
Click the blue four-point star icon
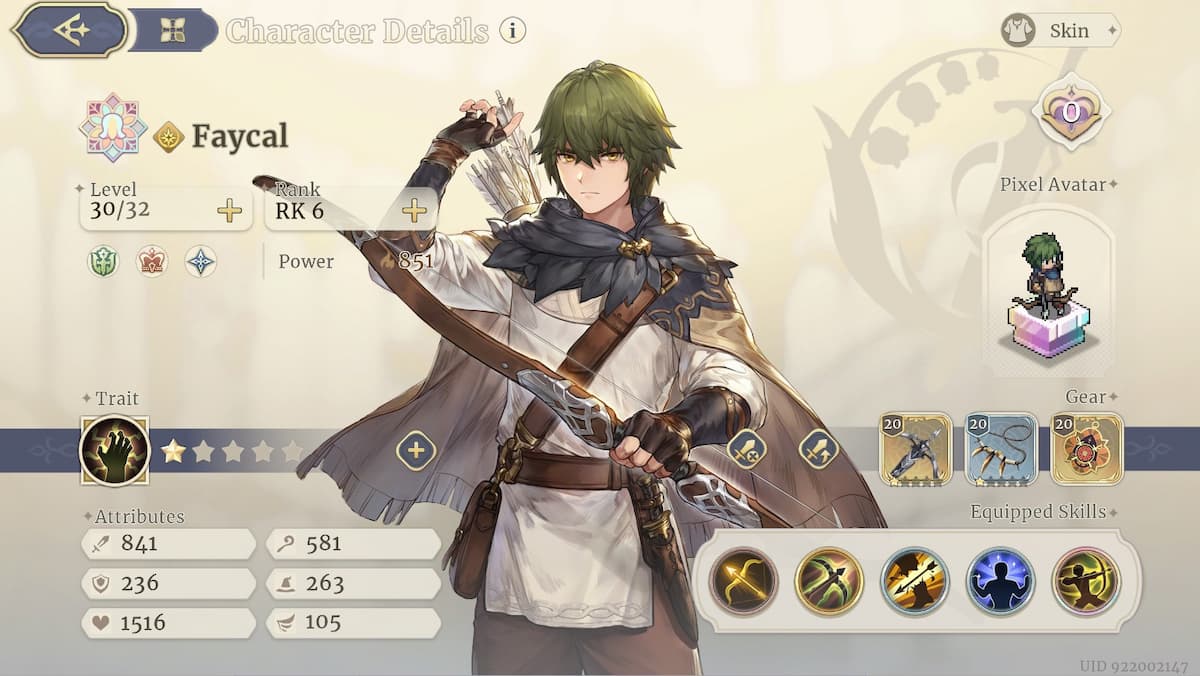tap(201, 262)
